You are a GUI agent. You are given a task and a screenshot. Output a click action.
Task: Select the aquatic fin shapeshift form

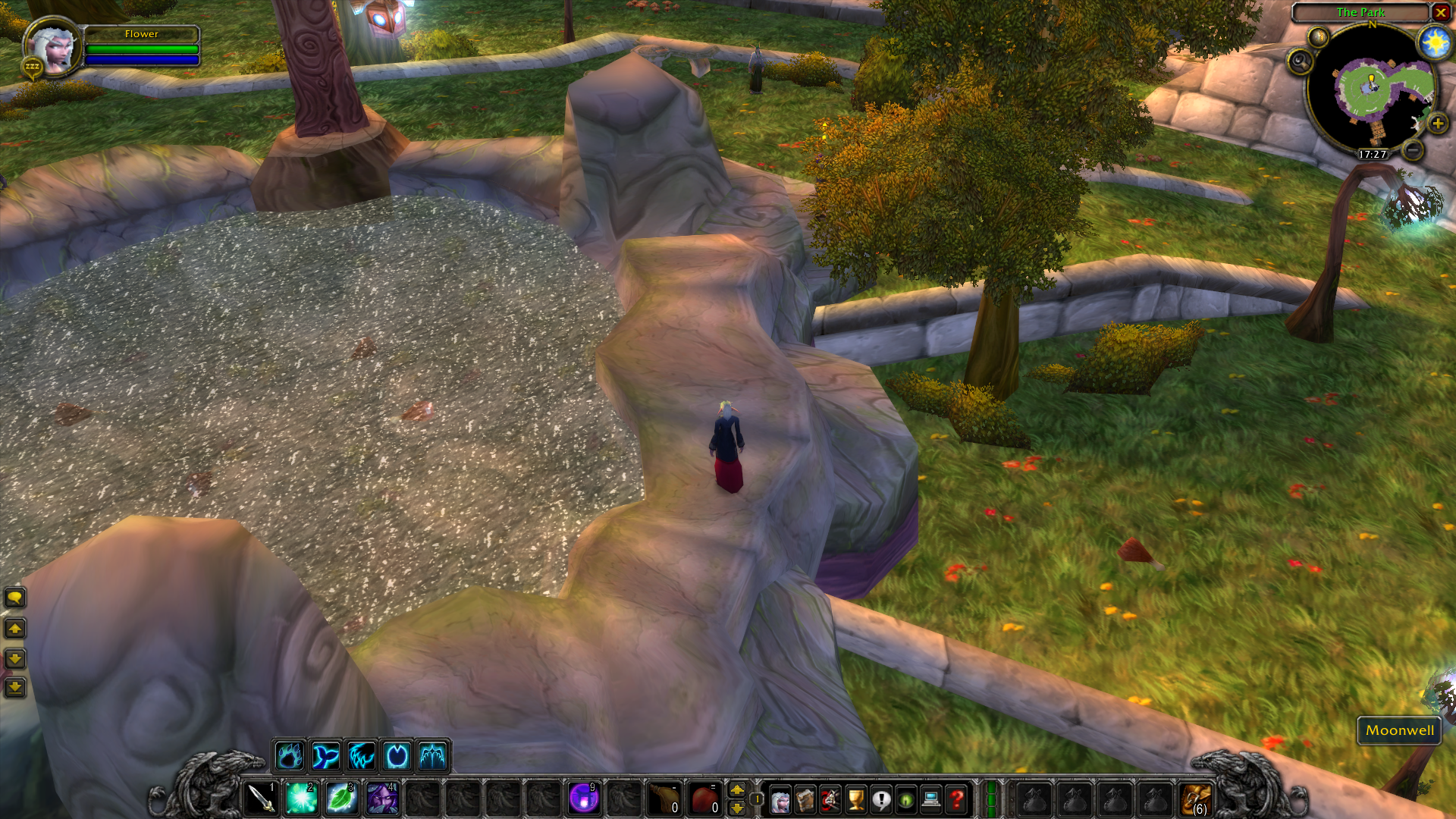click(325, 756)
